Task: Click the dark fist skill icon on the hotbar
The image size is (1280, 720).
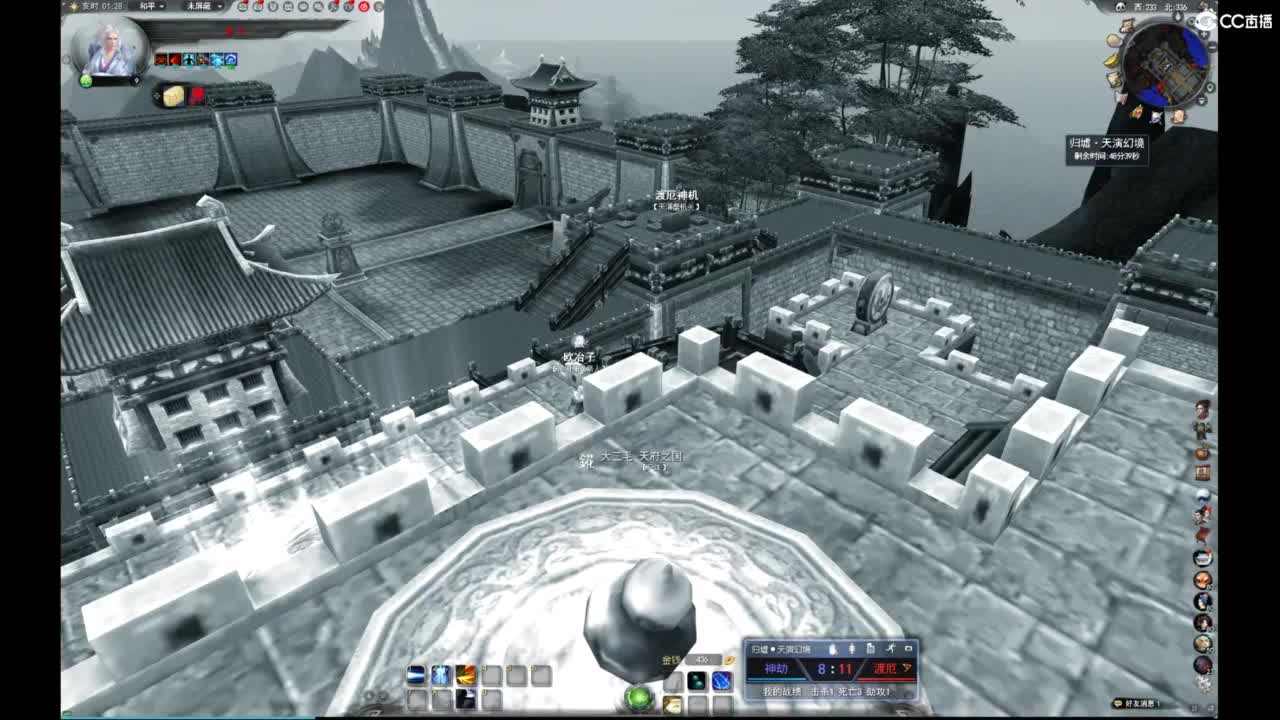Action: [464, 699]
